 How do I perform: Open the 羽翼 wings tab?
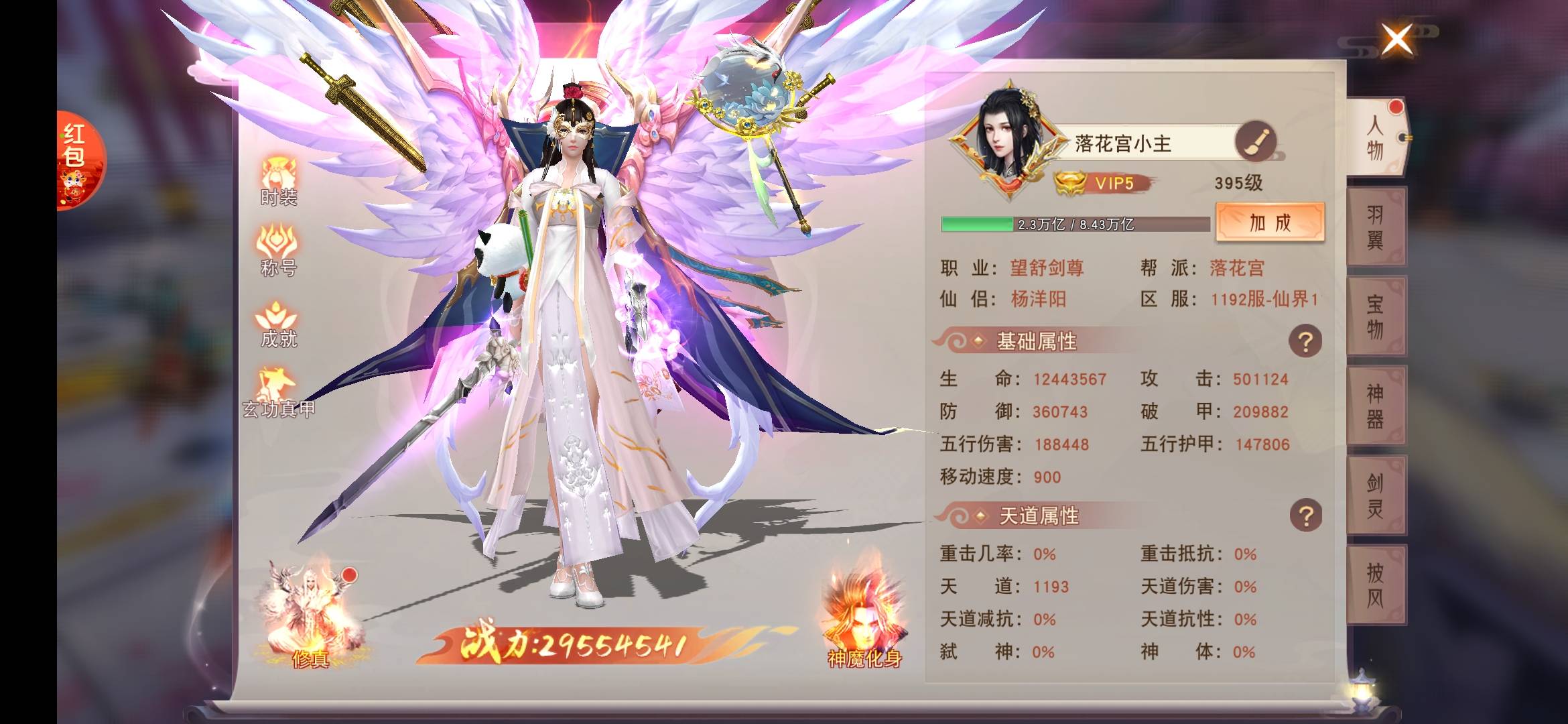(1375, 227)
